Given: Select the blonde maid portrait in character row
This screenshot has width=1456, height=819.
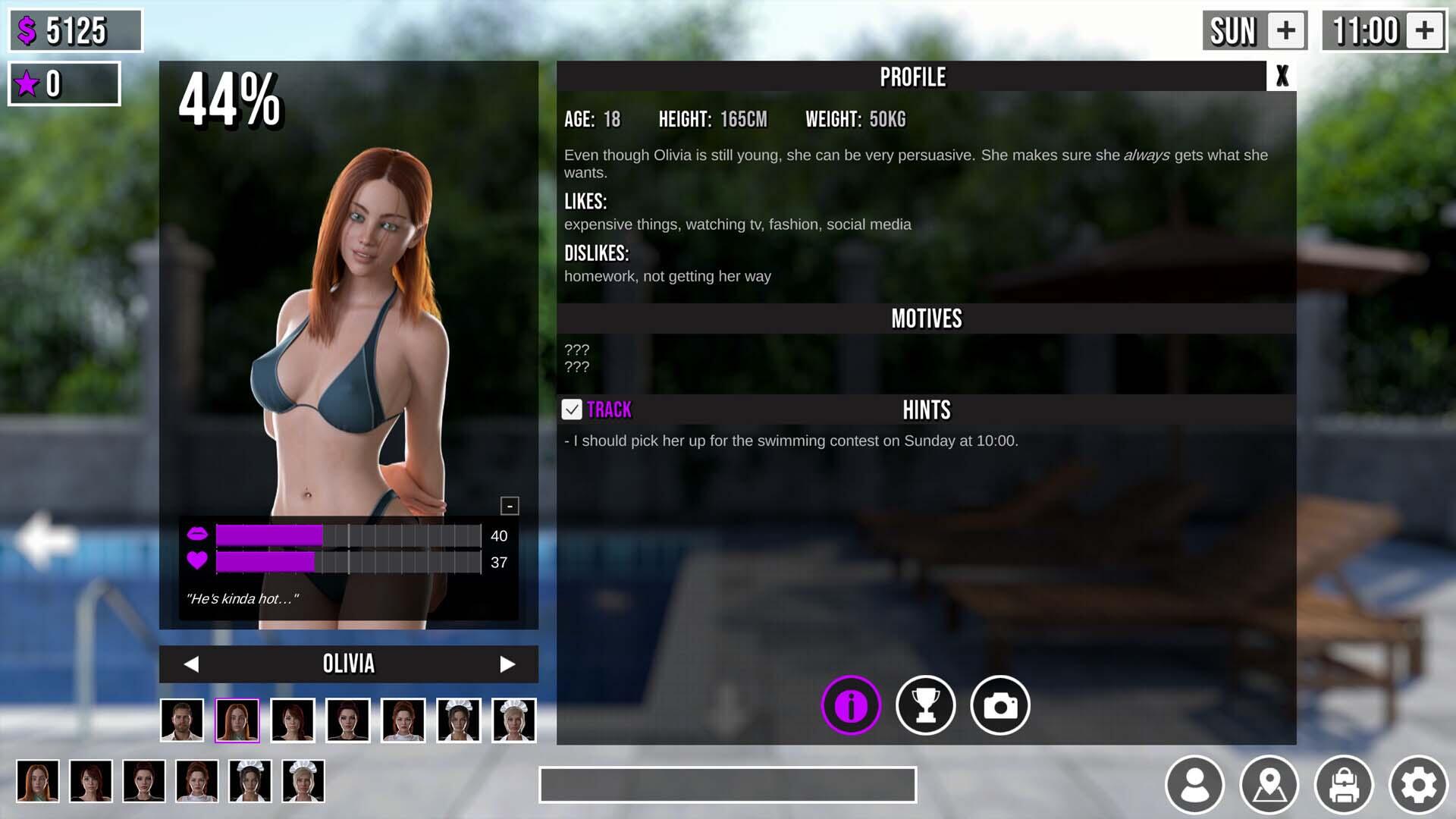Looking at the screenshot, I should pyautogui.click(x=514, y=720).
